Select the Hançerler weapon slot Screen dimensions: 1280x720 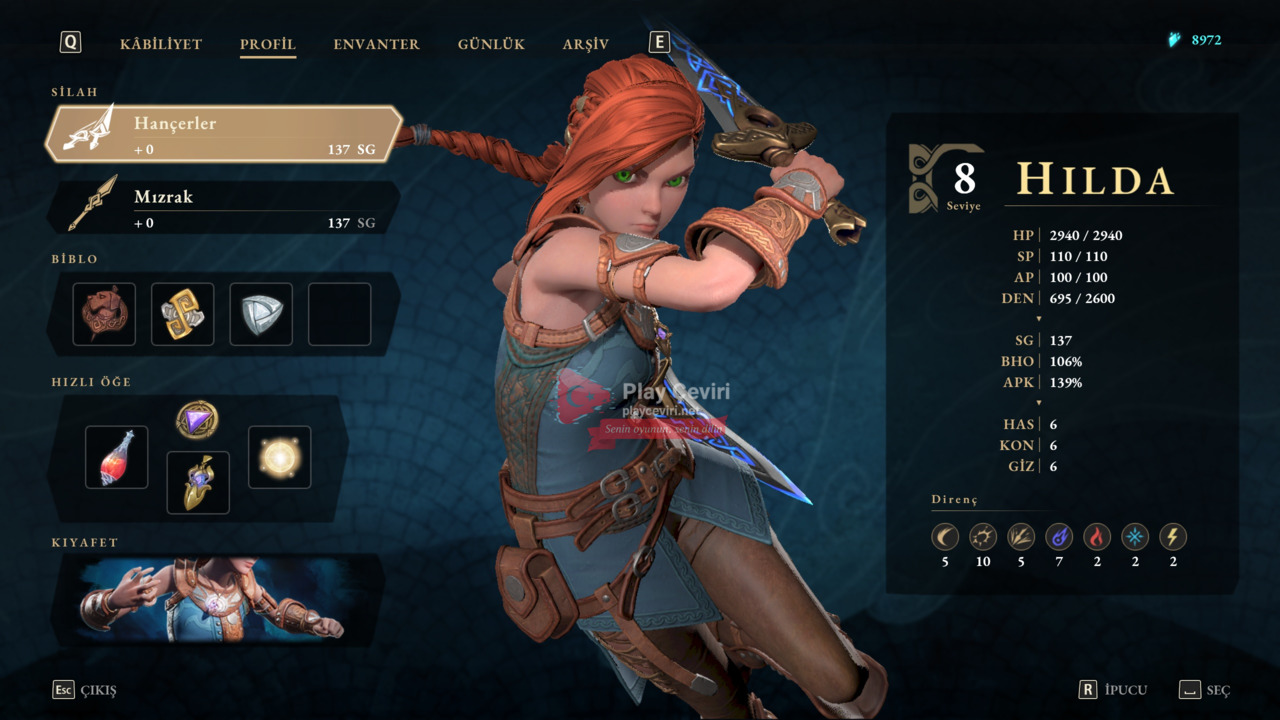223,134
